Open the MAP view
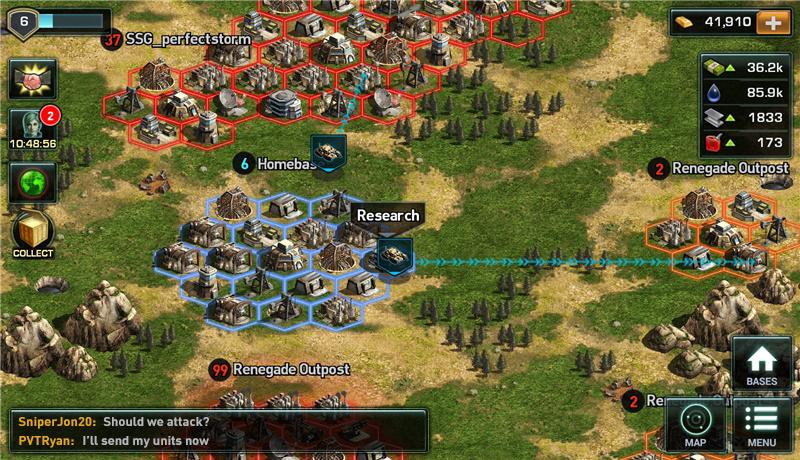The width and height of the screenshot is (800, 460). coord(695,424)
